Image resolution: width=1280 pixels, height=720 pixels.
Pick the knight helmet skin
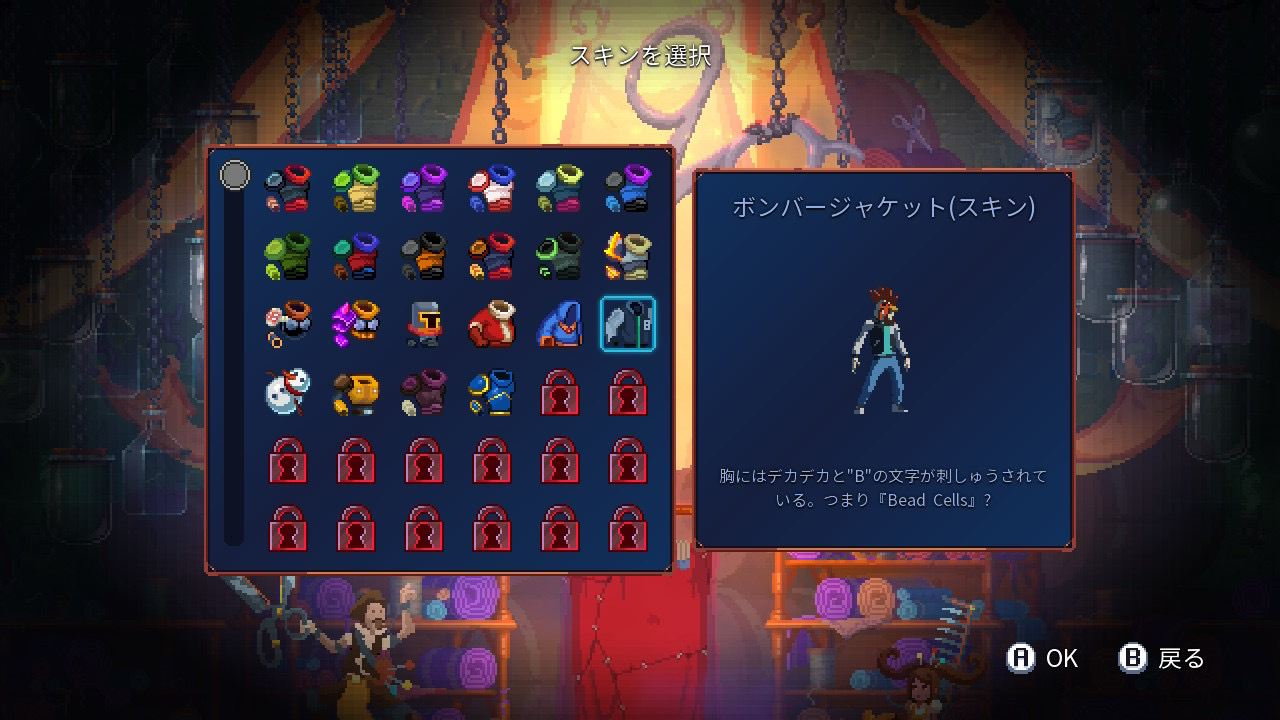click(x=423, y=324)
